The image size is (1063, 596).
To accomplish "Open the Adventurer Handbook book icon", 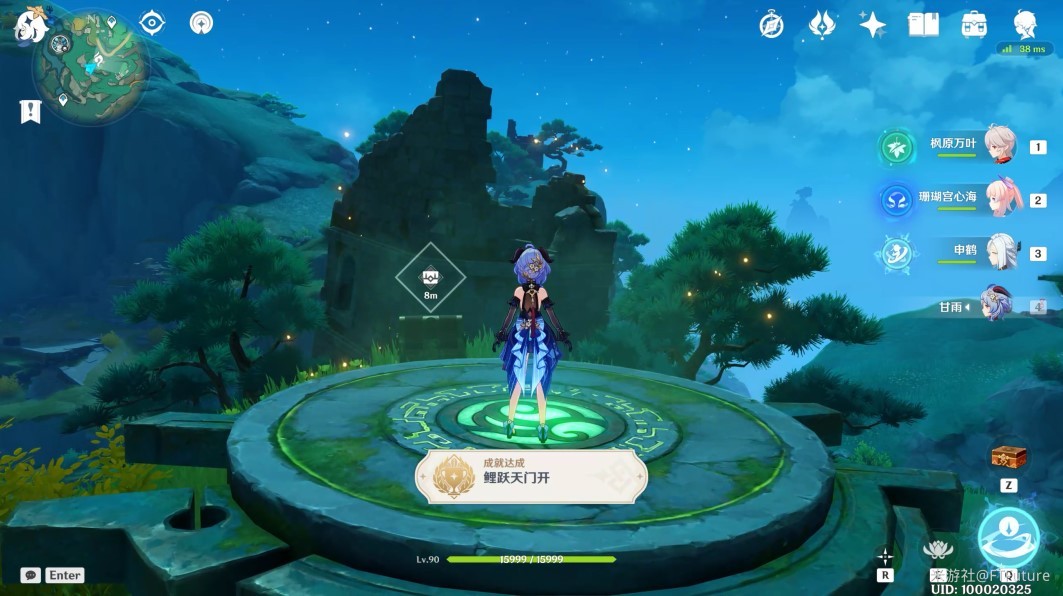I will [x=923, y=25].
